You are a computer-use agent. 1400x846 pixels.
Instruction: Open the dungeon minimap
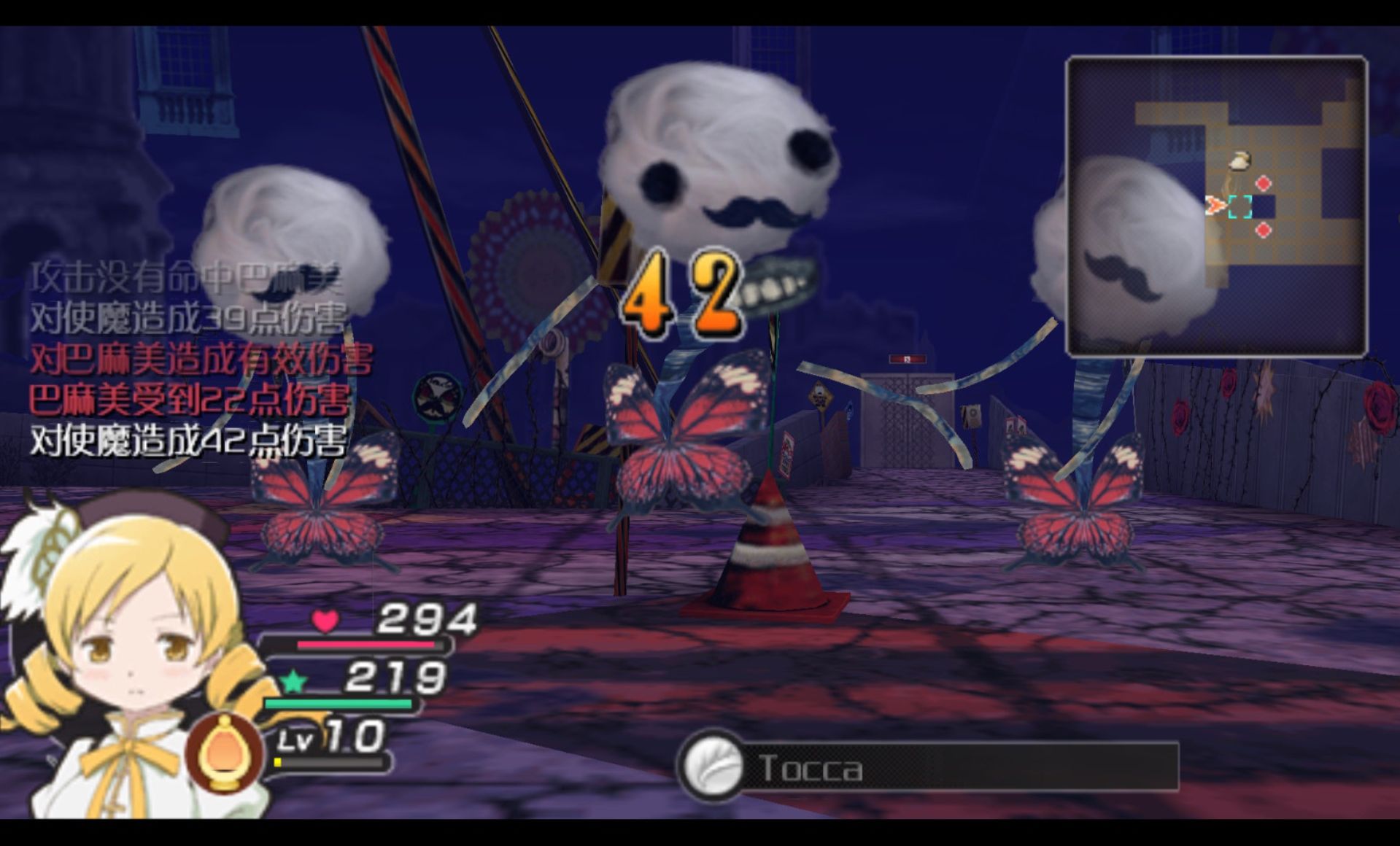tap(1216, 206)
